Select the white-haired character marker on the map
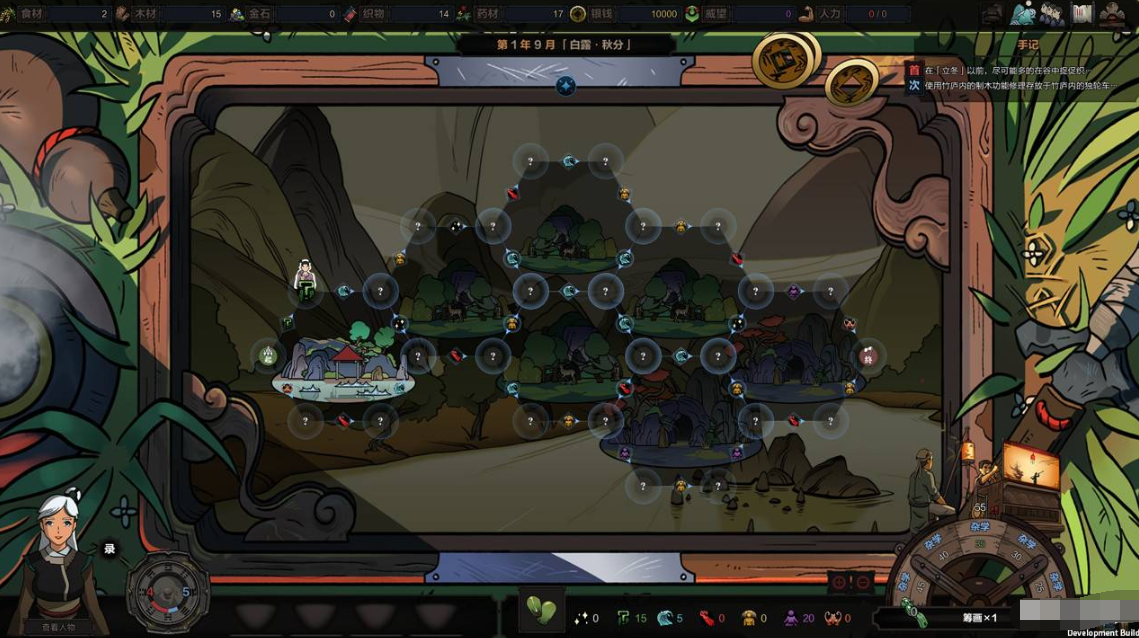1139x638 pixels. 305,277
